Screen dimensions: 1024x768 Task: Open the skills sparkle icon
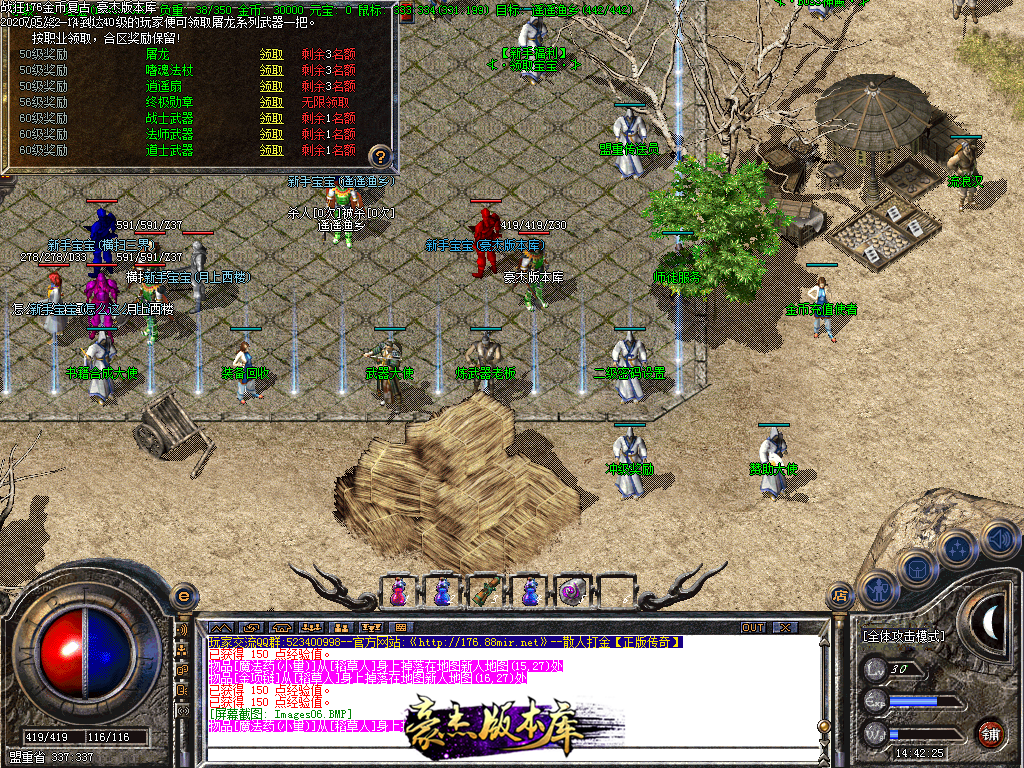[958, 548]
